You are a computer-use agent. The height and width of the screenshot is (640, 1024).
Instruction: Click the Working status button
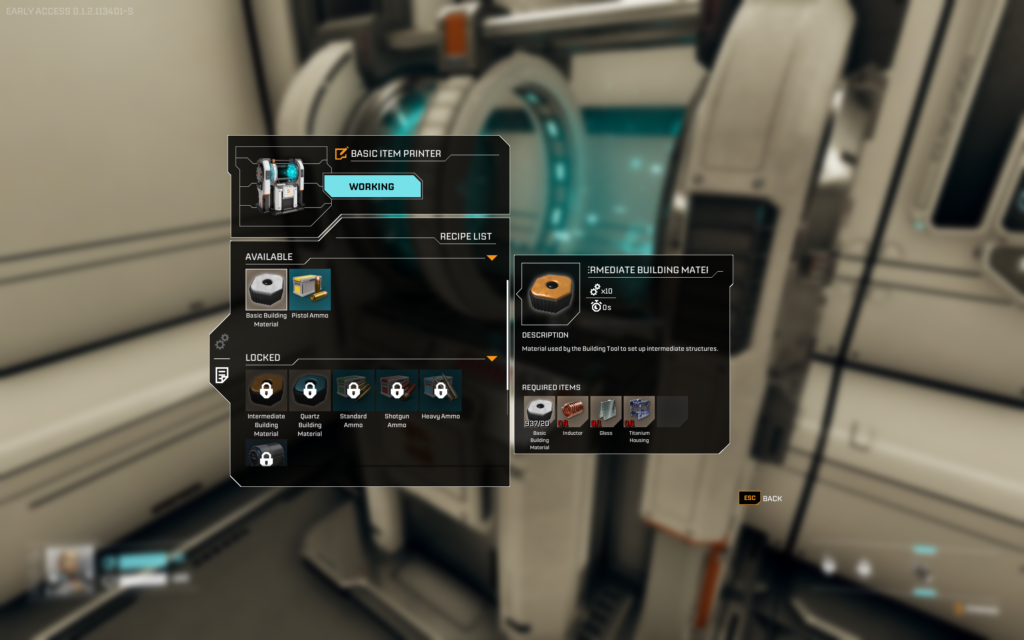coord(371,187)
